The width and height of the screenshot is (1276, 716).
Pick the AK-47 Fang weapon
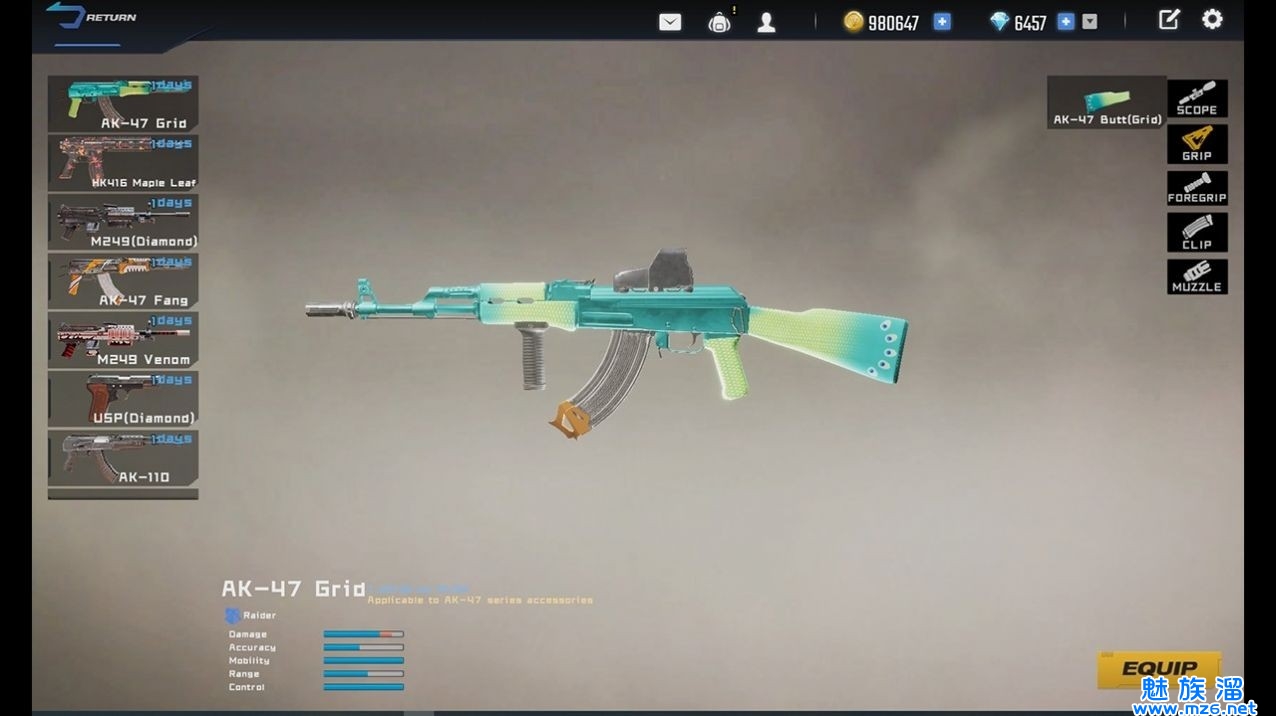click(123, 281)
